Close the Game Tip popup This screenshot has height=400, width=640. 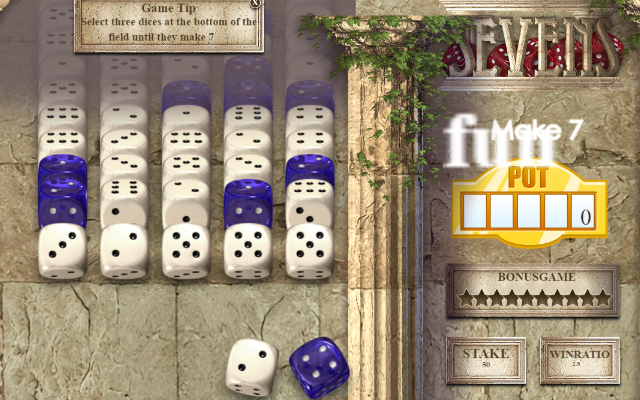coord(256,4)
